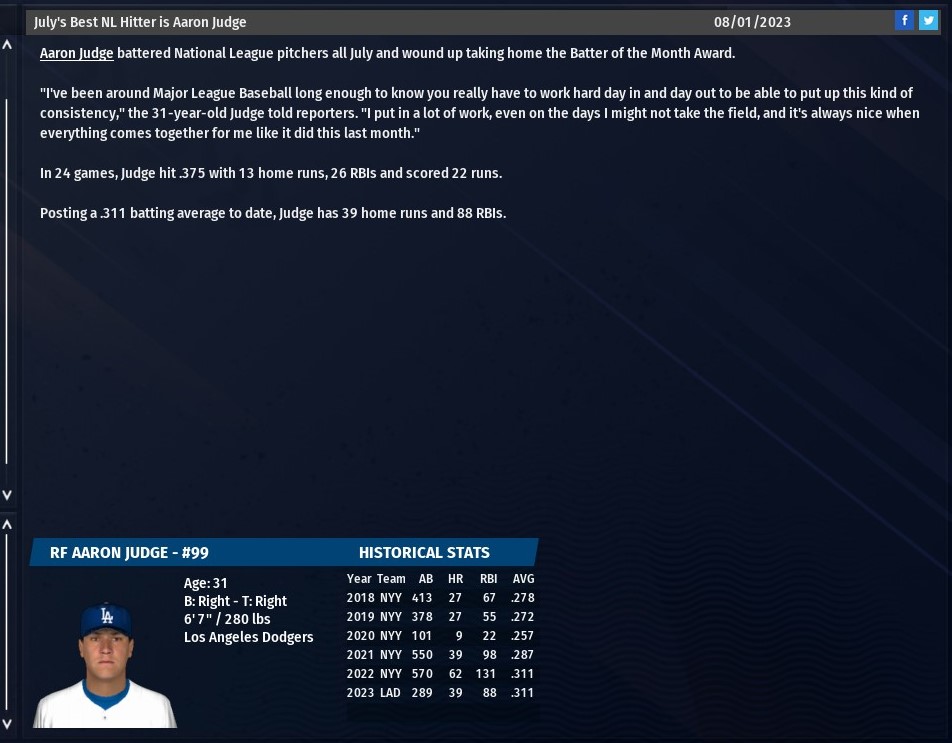Click the player card panel's scroll-up arrow
The height and width of the screenshot is (743, 952).
tap(8, 524)
